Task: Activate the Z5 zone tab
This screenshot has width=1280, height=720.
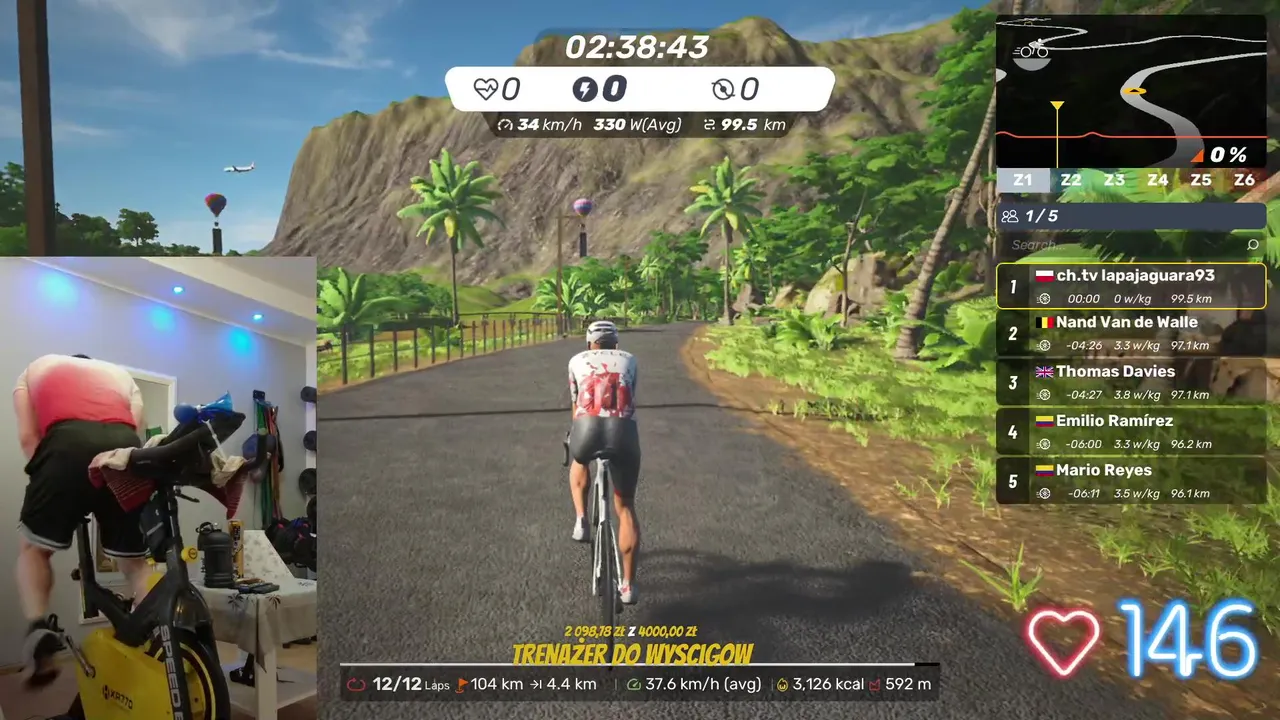Action: point(1201,180)
